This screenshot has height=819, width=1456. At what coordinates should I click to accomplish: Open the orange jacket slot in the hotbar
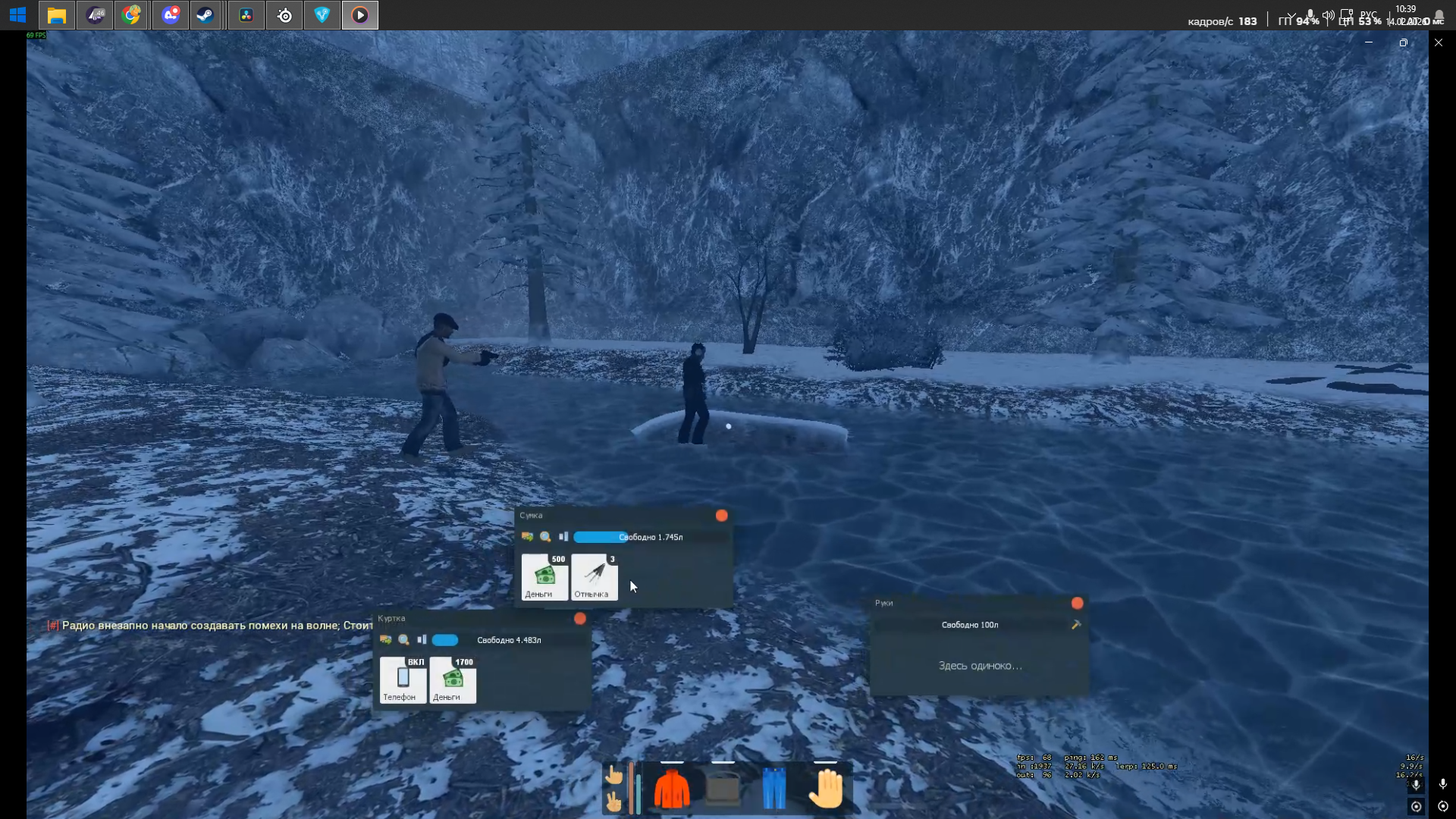tap(672, 789)
